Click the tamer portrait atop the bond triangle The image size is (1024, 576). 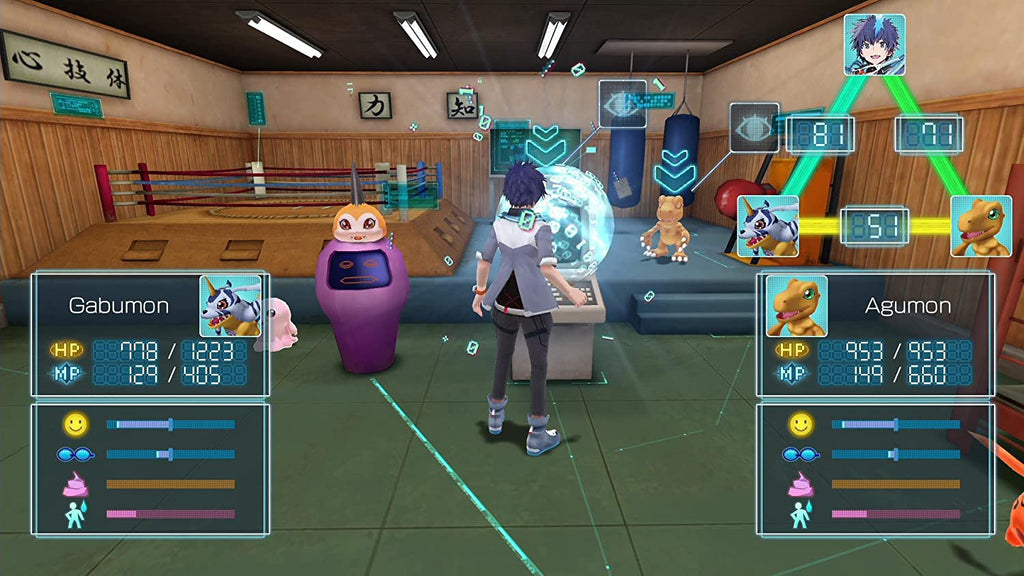tap(874, 45)
